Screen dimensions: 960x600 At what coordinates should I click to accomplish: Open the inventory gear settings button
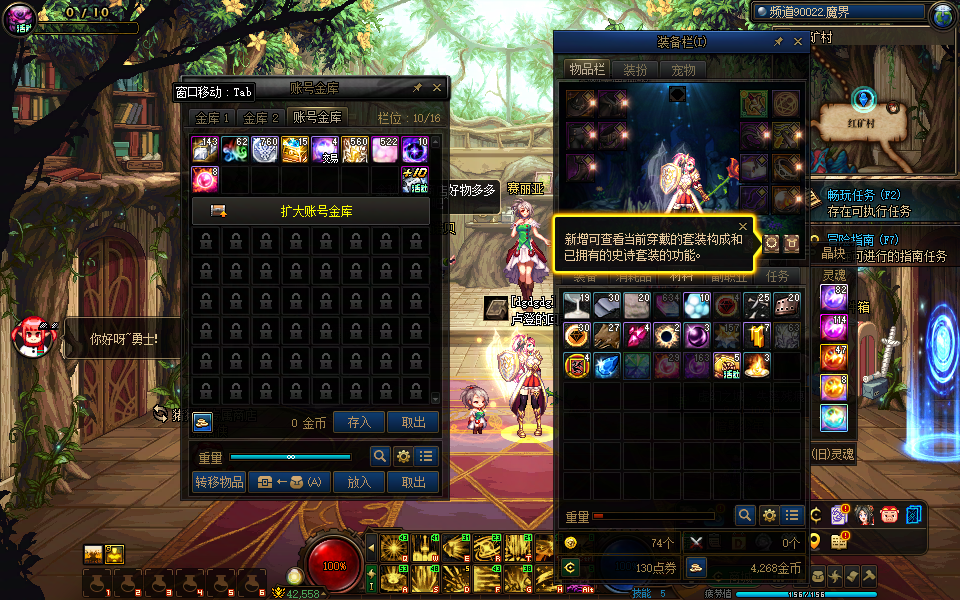769,515
